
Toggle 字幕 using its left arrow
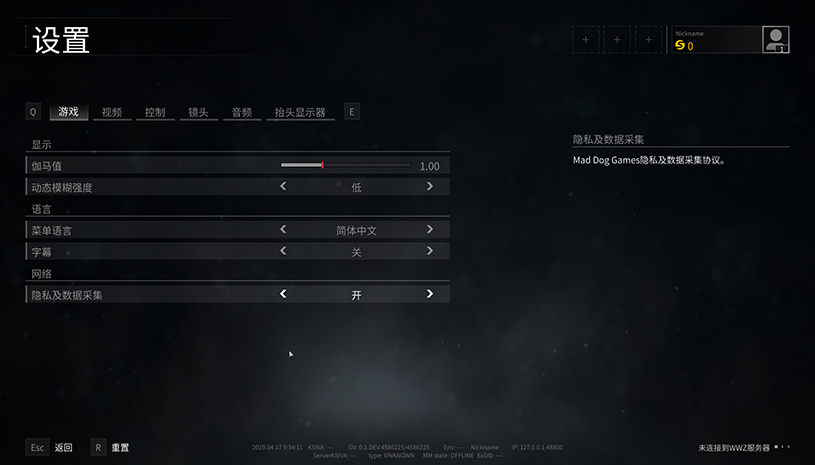283,251
